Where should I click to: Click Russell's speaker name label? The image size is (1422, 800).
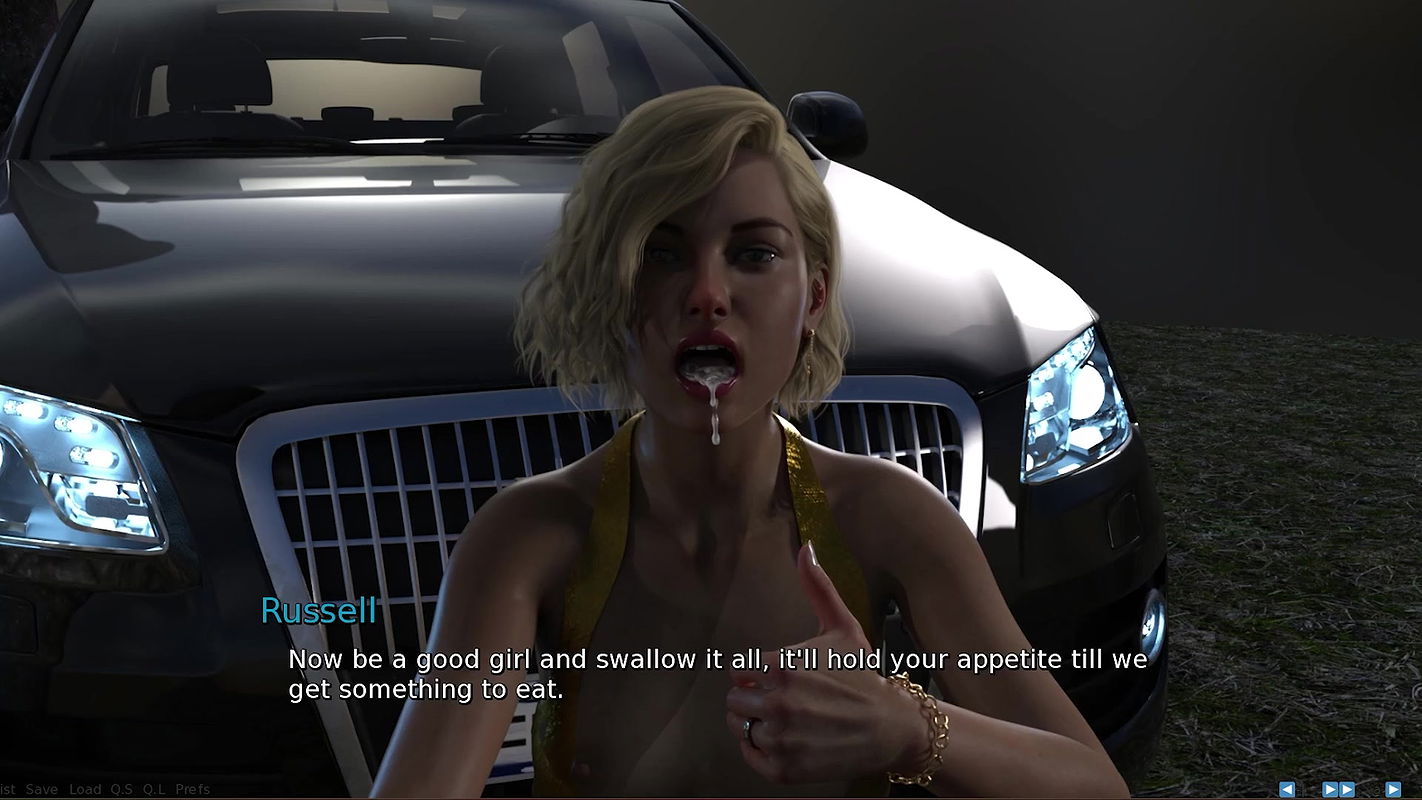pos(318,611)
